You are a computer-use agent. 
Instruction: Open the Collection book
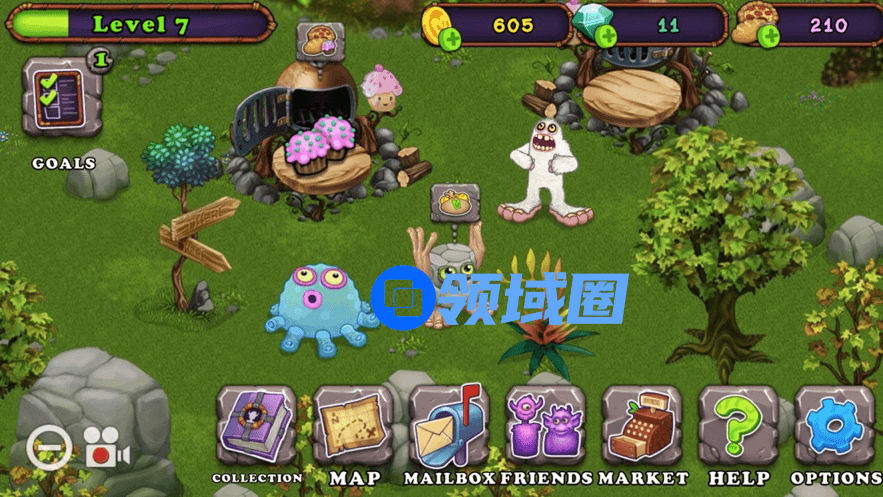pyautogui.click(x=256, y=427)
